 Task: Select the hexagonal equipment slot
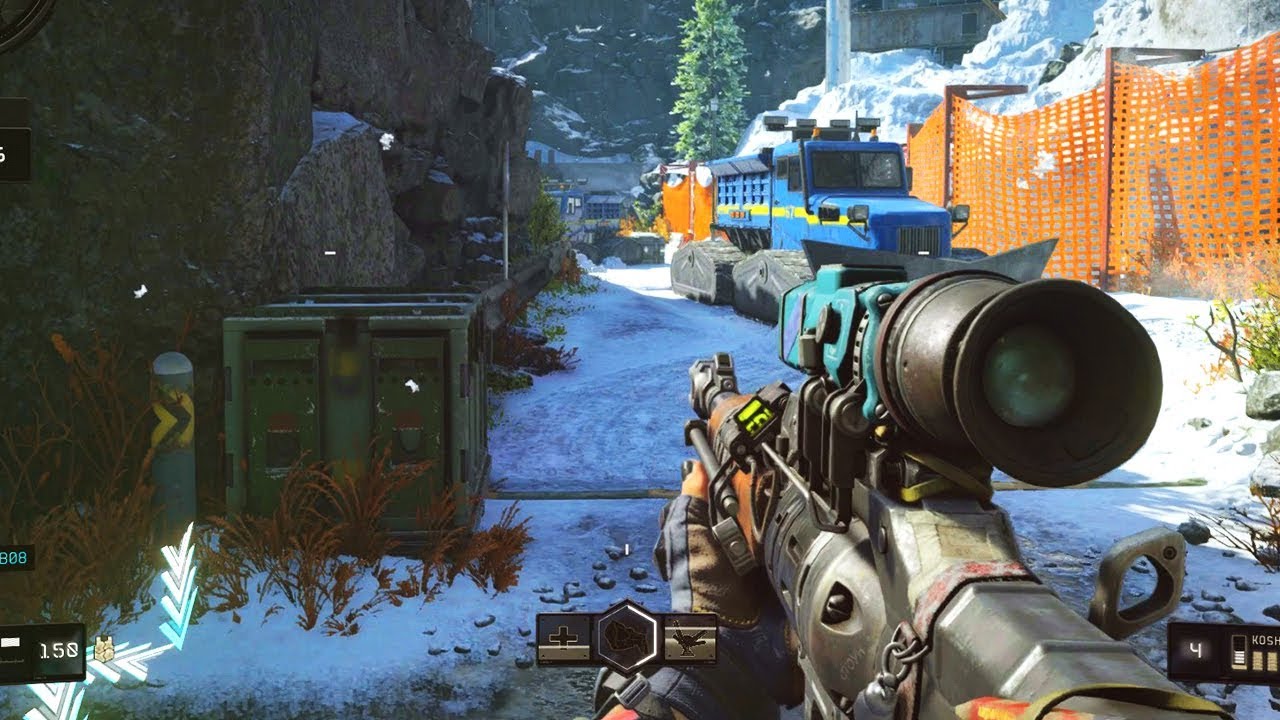pyautogui.click(x=628, y=637)
